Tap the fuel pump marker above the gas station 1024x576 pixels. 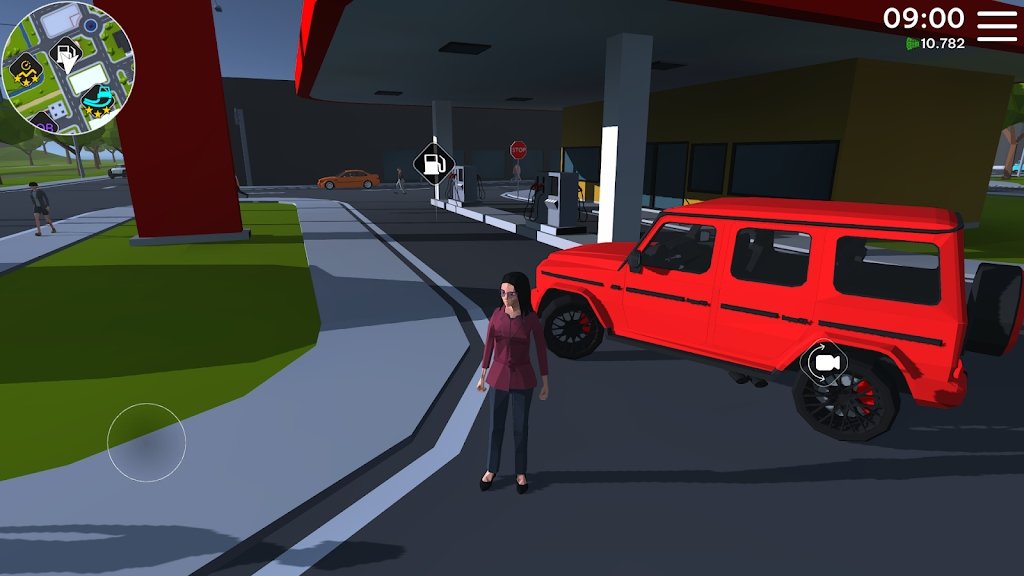[434, 162]
